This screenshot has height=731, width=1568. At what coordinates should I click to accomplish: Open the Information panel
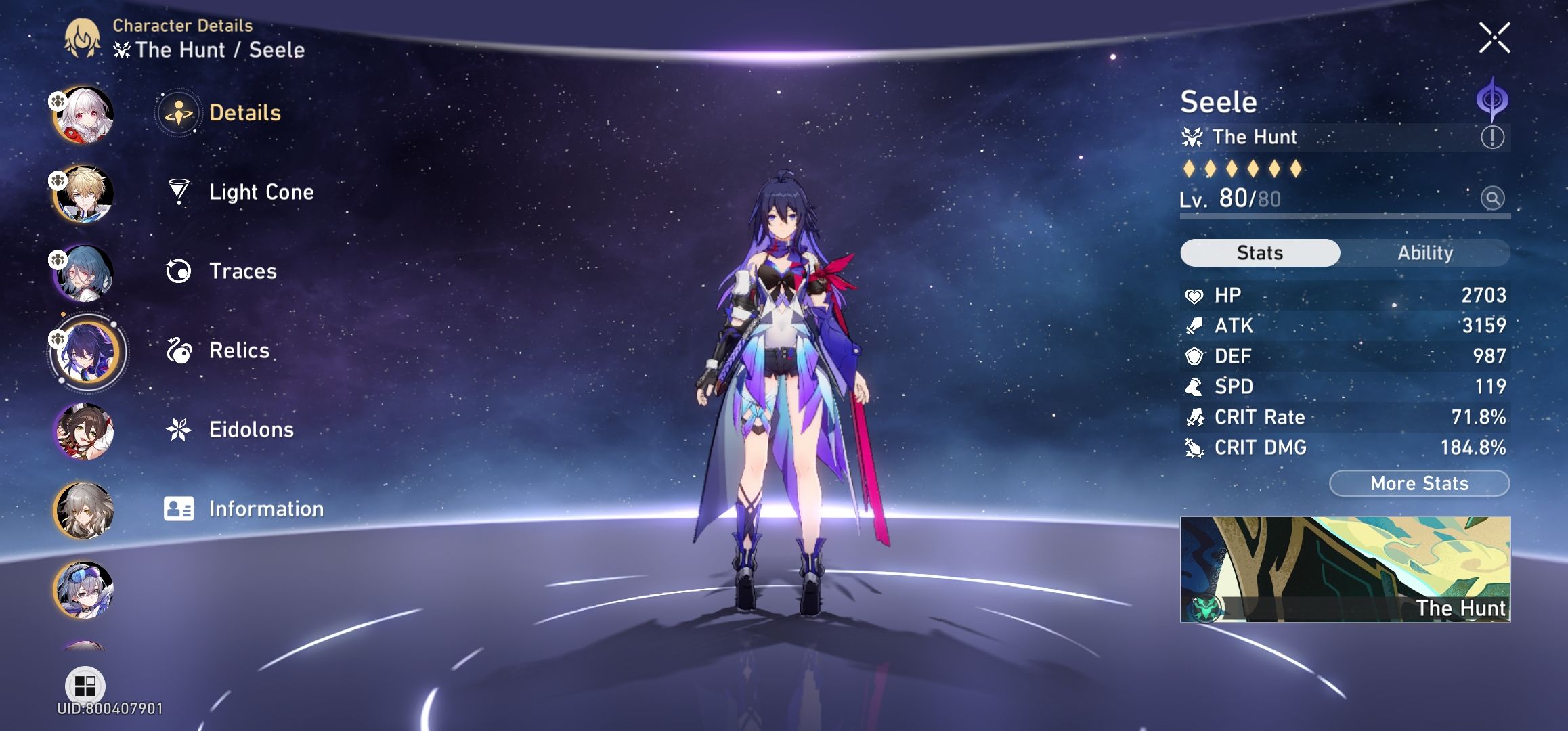click(x=267, y=509)
